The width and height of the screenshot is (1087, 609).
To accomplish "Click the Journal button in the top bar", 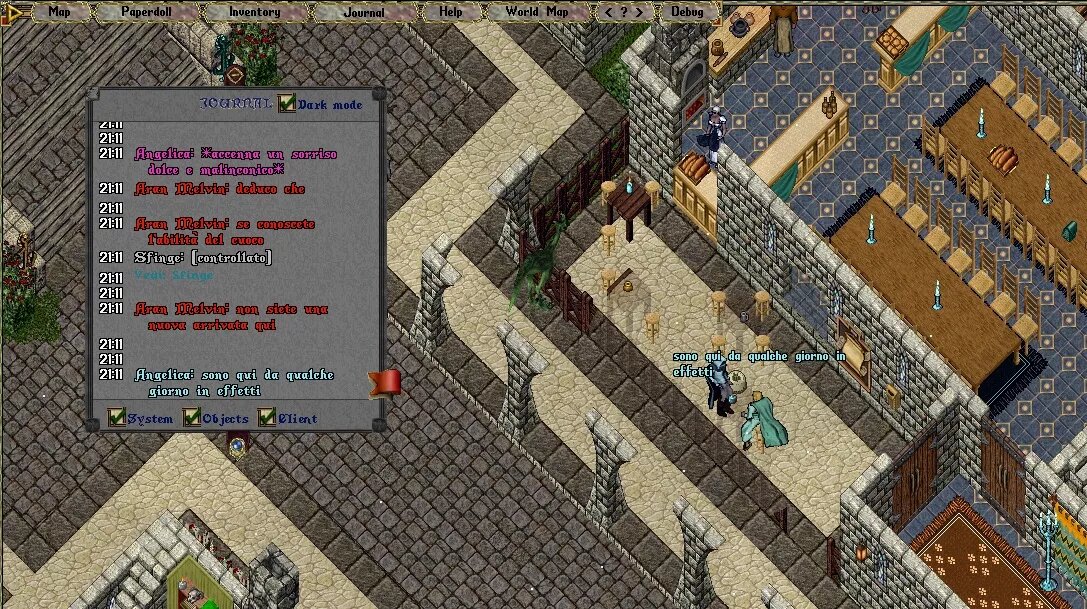I will [x=363, y=12].
